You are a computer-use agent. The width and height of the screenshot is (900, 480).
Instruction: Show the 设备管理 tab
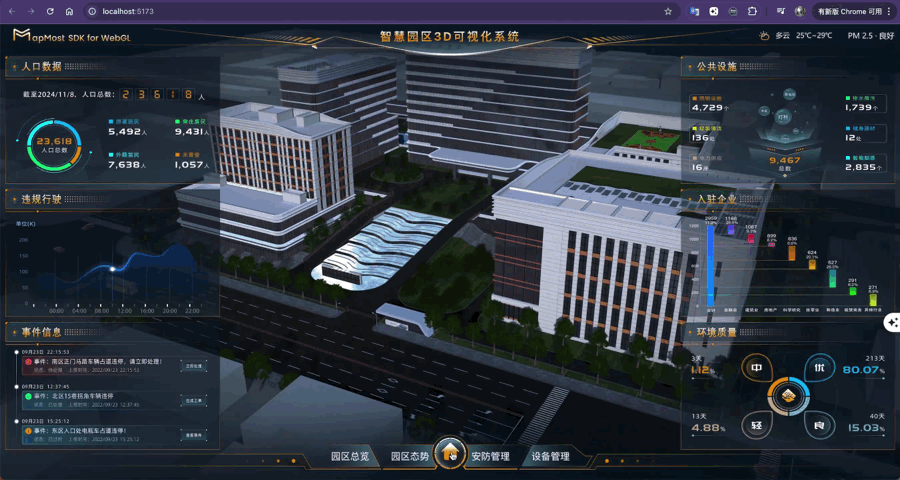[x=550, y=456]
